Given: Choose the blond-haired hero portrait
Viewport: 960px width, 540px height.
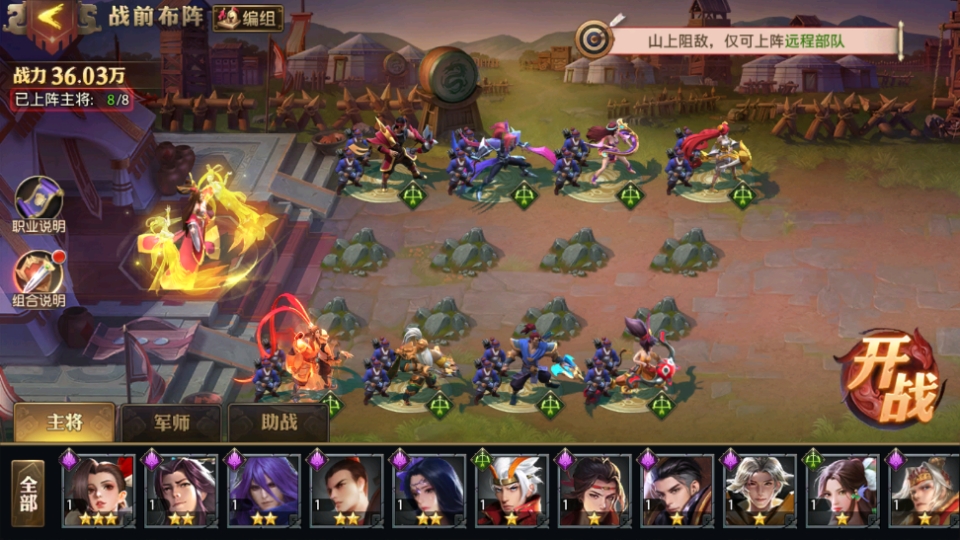Looking at the screenshot, I should point(760,490).
